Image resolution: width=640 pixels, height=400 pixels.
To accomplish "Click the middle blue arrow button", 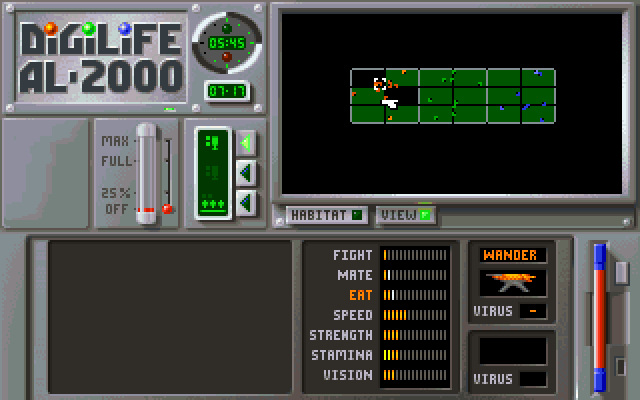I will [246, 173].
